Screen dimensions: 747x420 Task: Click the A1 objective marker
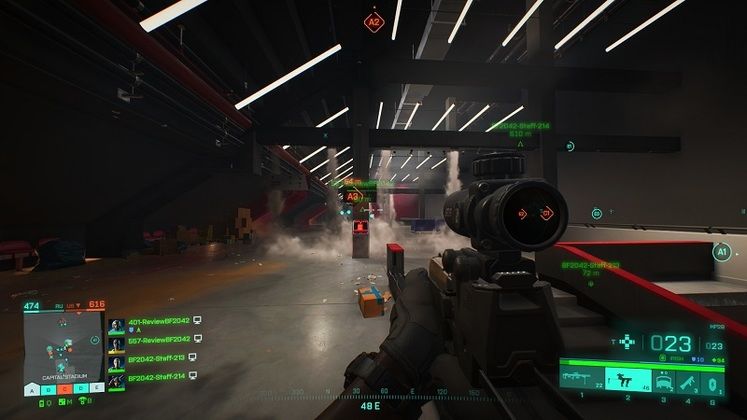tap(722, 254)
